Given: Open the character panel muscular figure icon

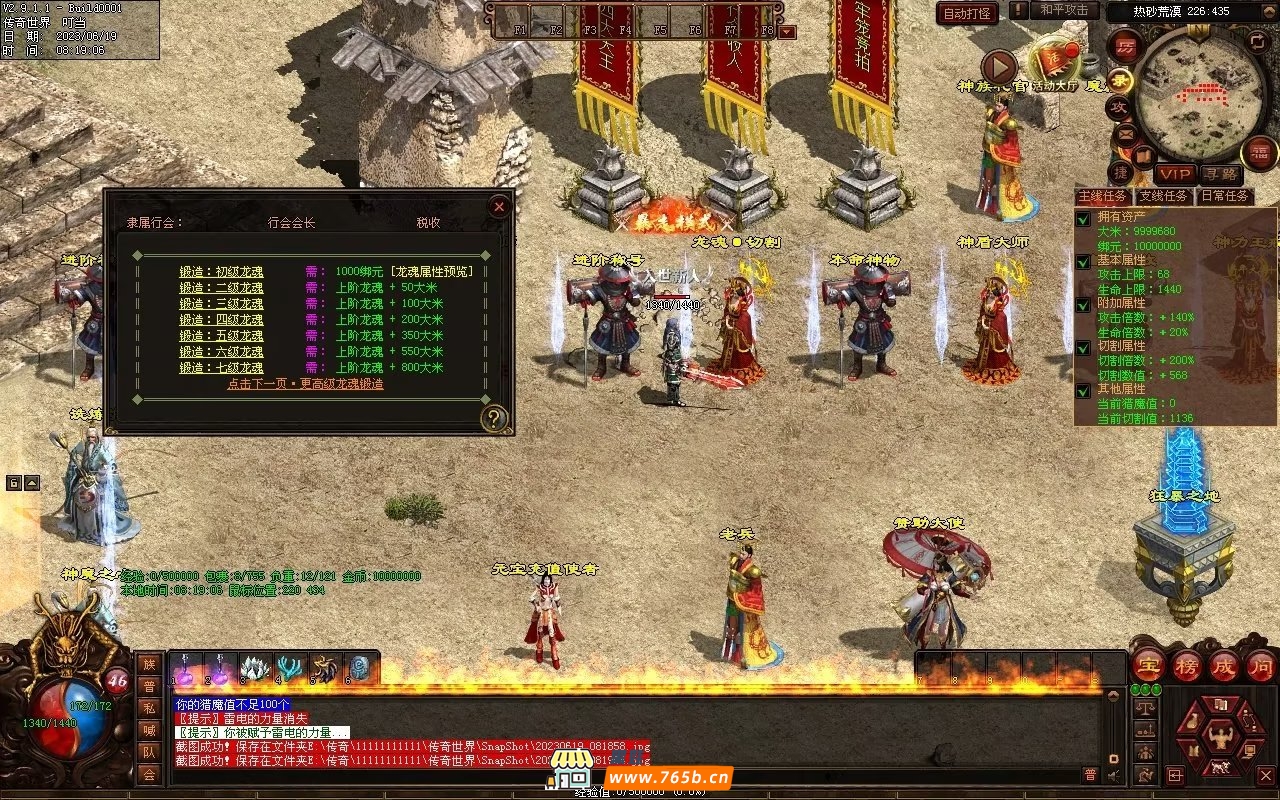Looking at the screenshot, I should tap(1219, 737).
